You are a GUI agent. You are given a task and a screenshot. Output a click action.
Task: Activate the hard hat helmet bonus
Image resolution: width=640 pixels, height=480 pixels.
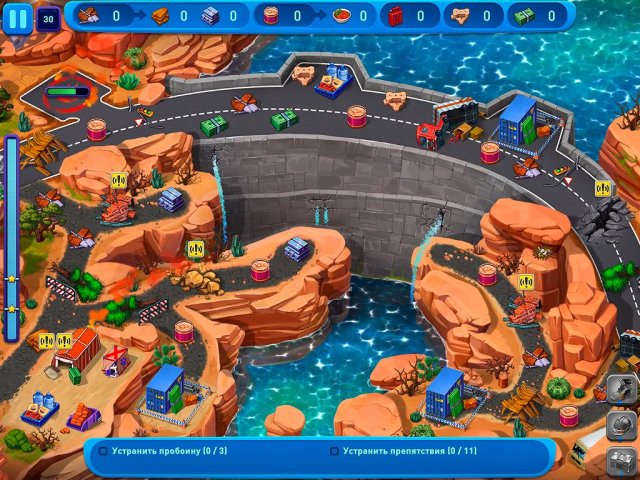pyautogui.click(x=620, y=424)
